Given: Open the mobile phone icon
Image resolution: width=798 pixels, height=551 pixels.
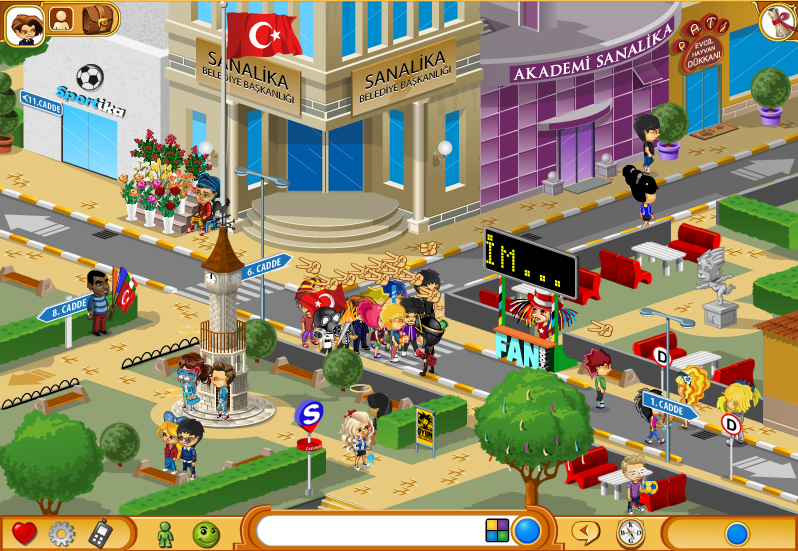Looking at the screenshot, I should click(x=100, y=533).
